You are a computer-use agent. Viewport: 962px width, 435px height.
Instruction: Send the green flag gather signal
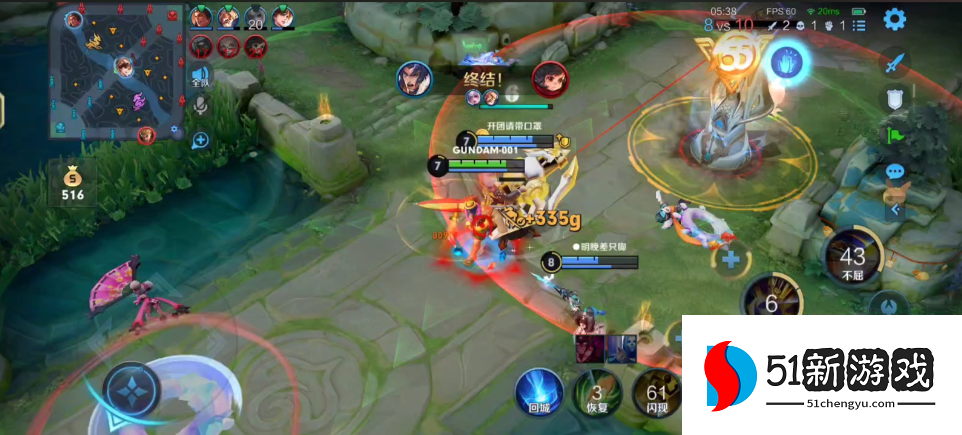894,134
